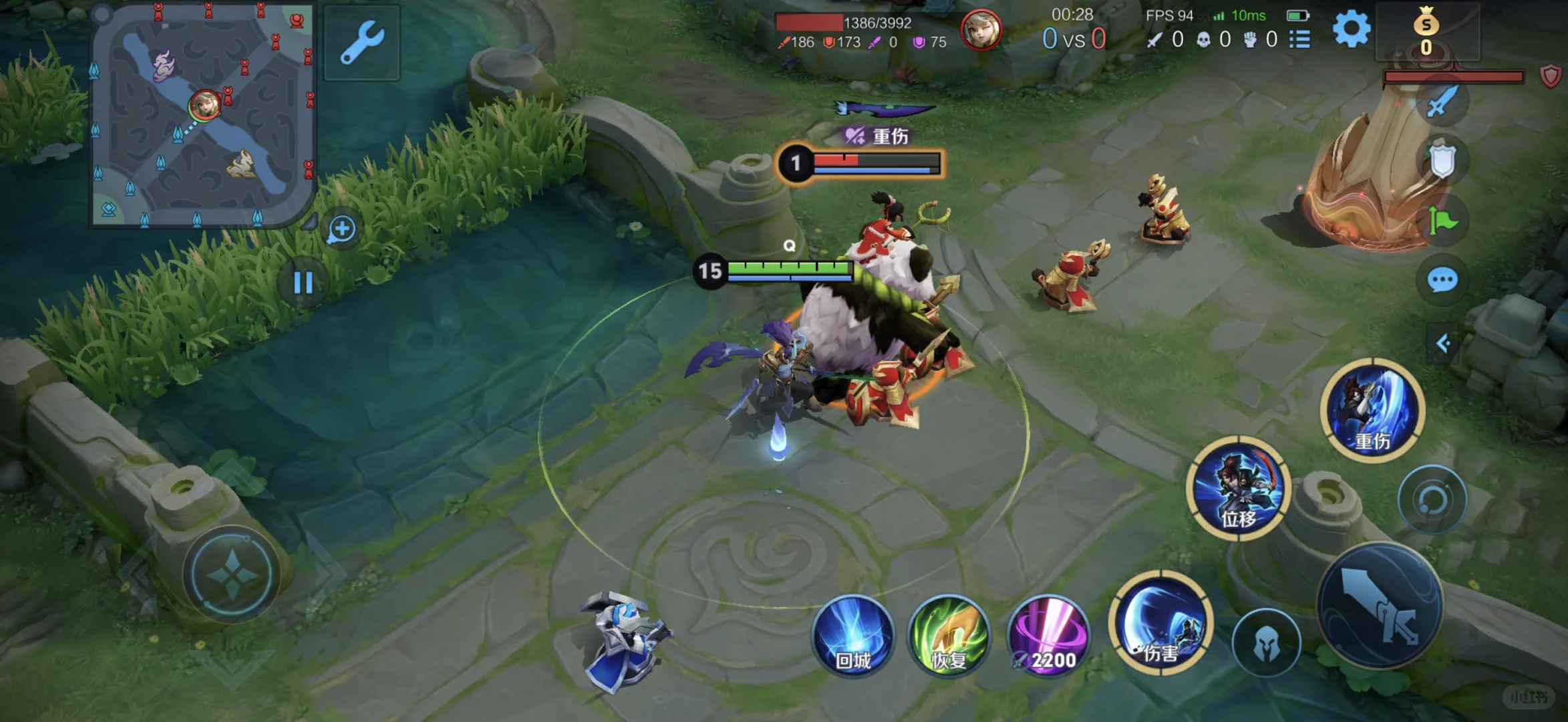Open the settings gear menu

click(1351, 30)
